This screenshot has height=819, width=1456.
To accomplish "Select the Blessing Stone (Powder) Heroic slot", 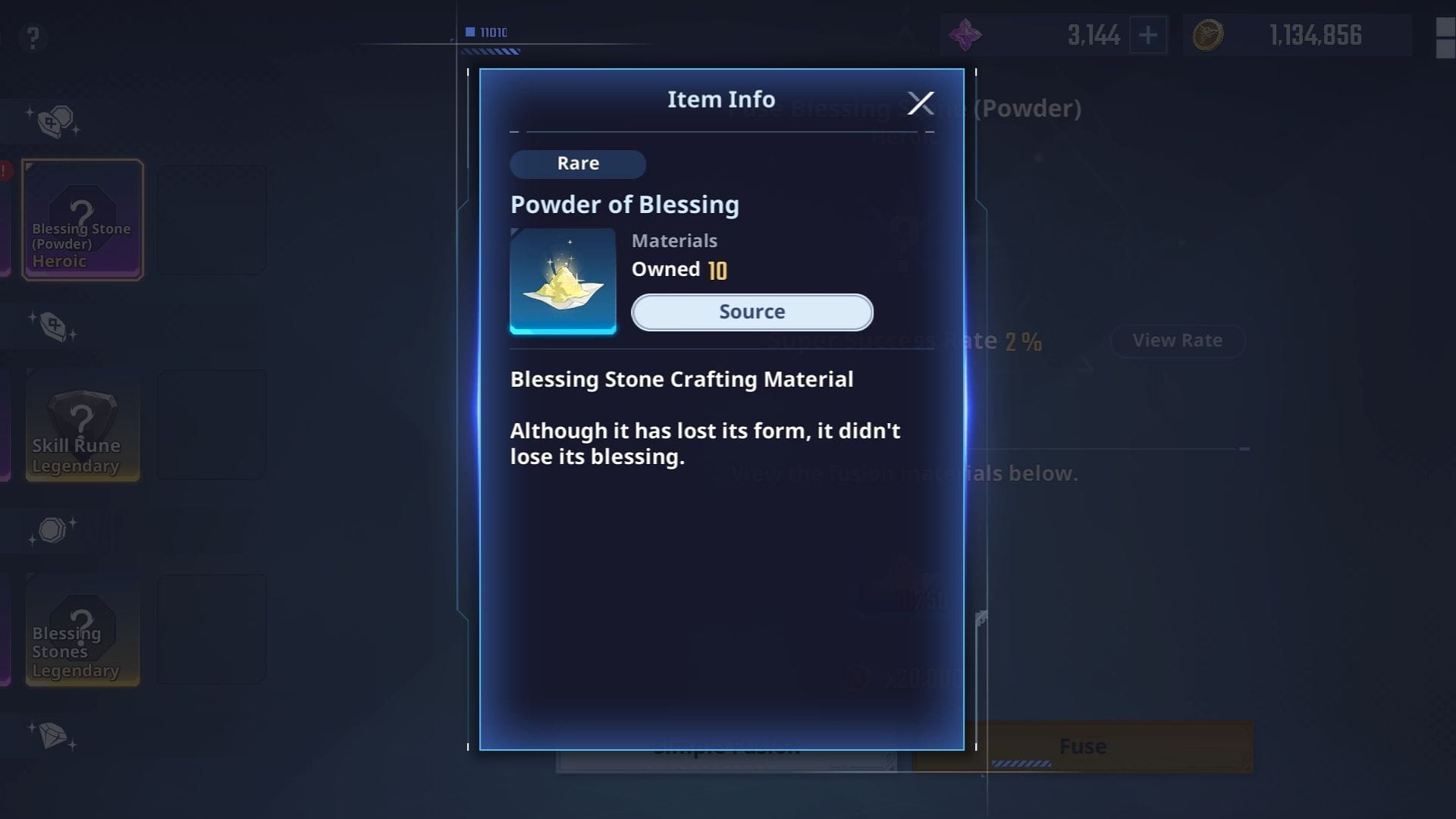I will pyautogui.click(x=83, y=219).
